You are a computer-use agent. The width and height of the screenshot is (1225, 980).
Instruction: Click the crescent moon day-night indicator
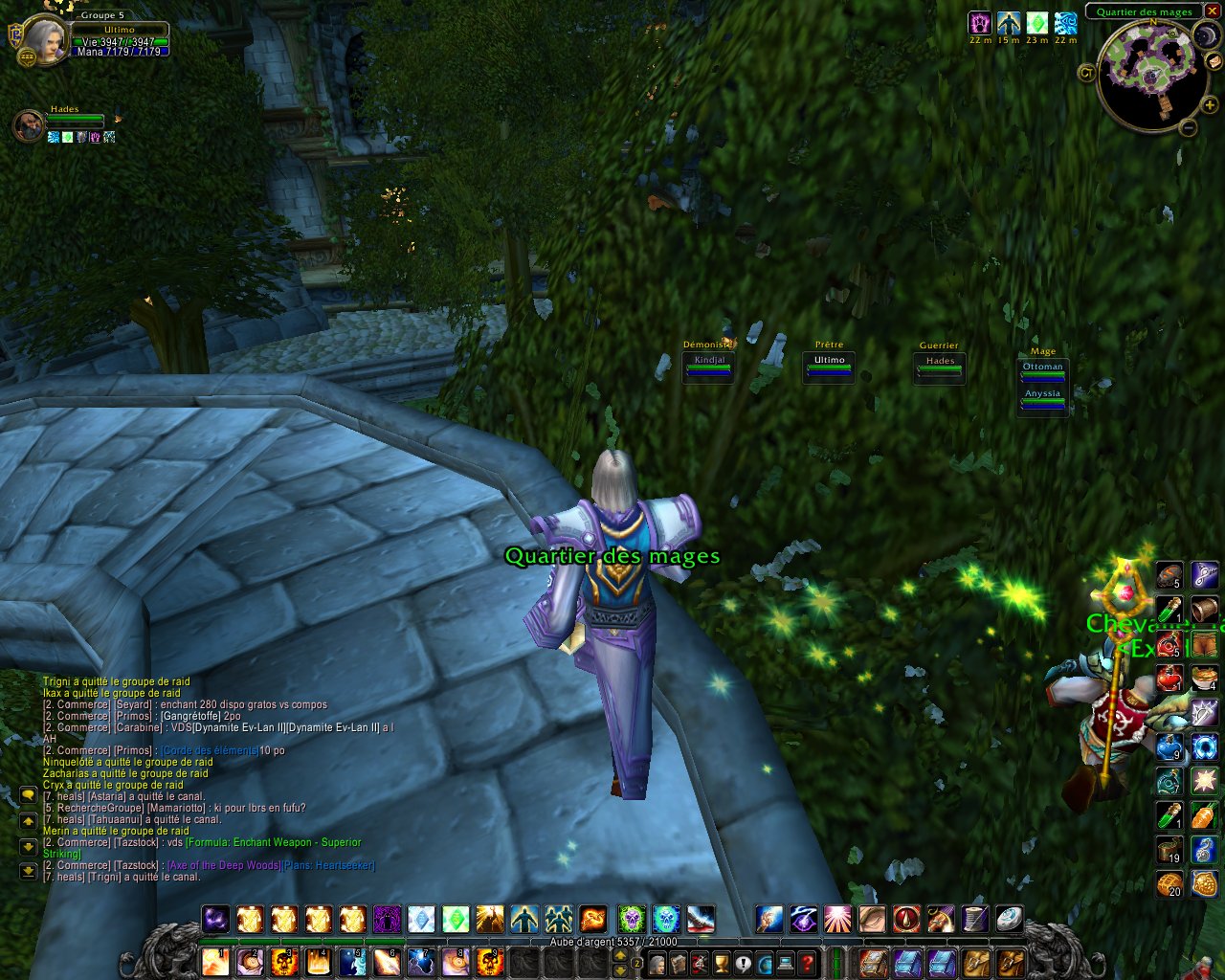pyautogui.click(x=1206, y=36)
